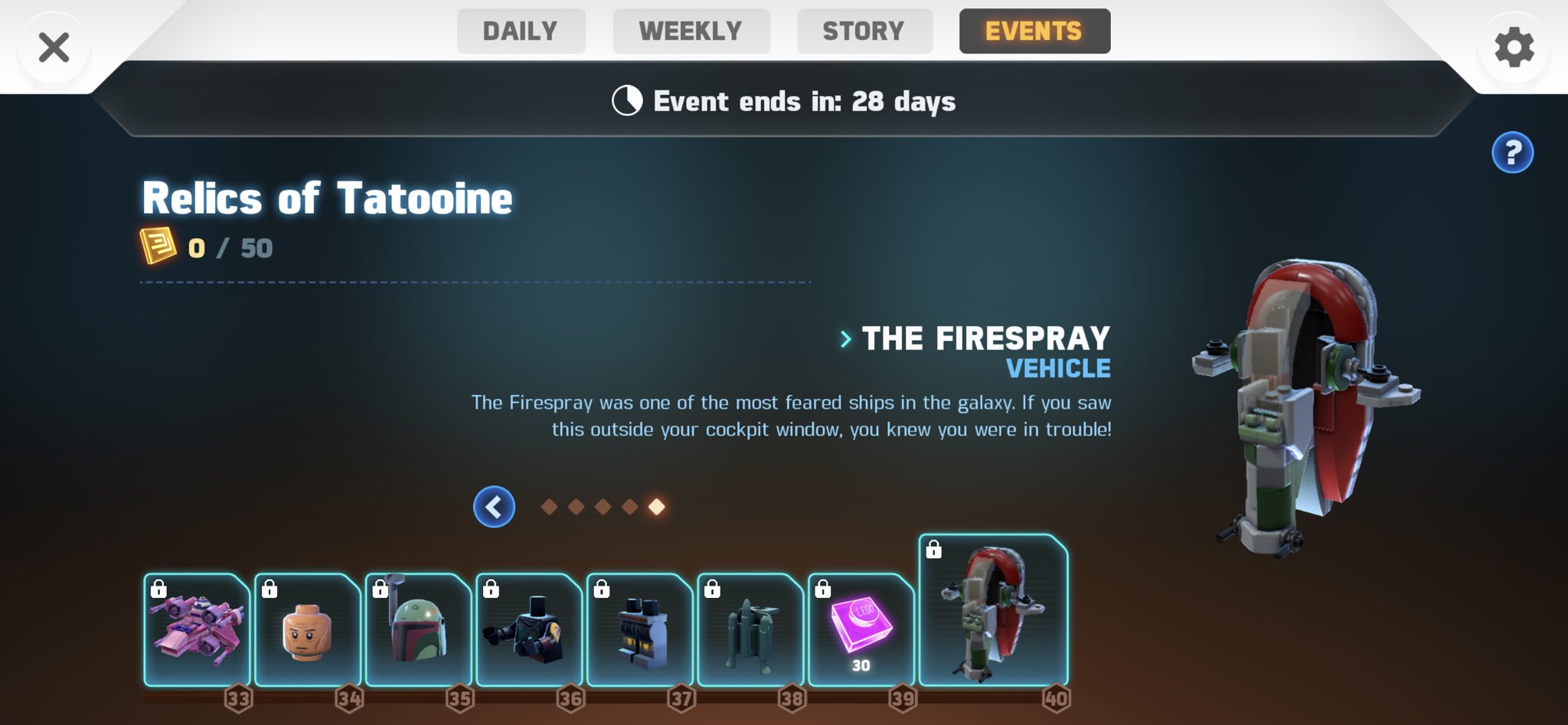
Task: Switch to the Daily tab
Action: pyautogui.click(x=521, y=31)
